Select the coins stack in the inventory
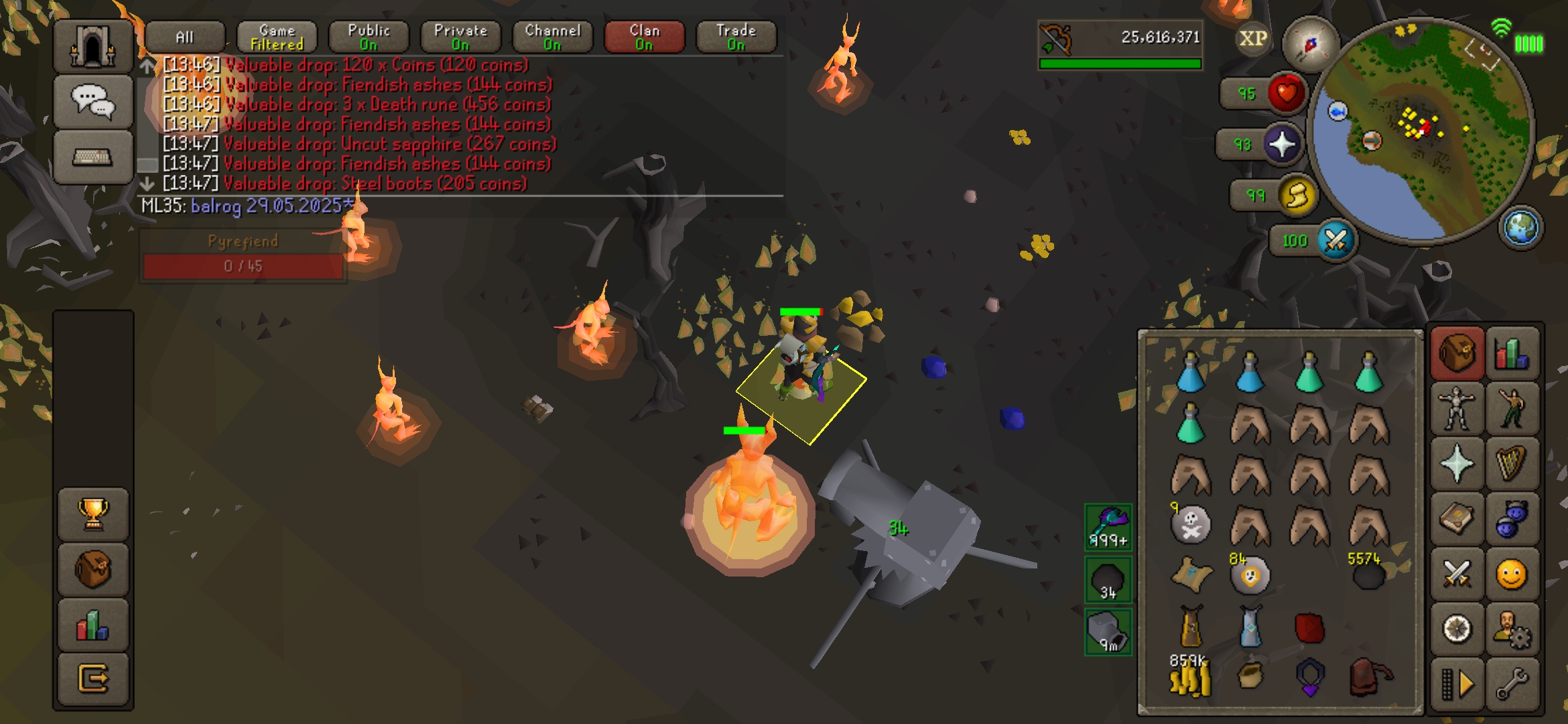 tap(1190, 678)
